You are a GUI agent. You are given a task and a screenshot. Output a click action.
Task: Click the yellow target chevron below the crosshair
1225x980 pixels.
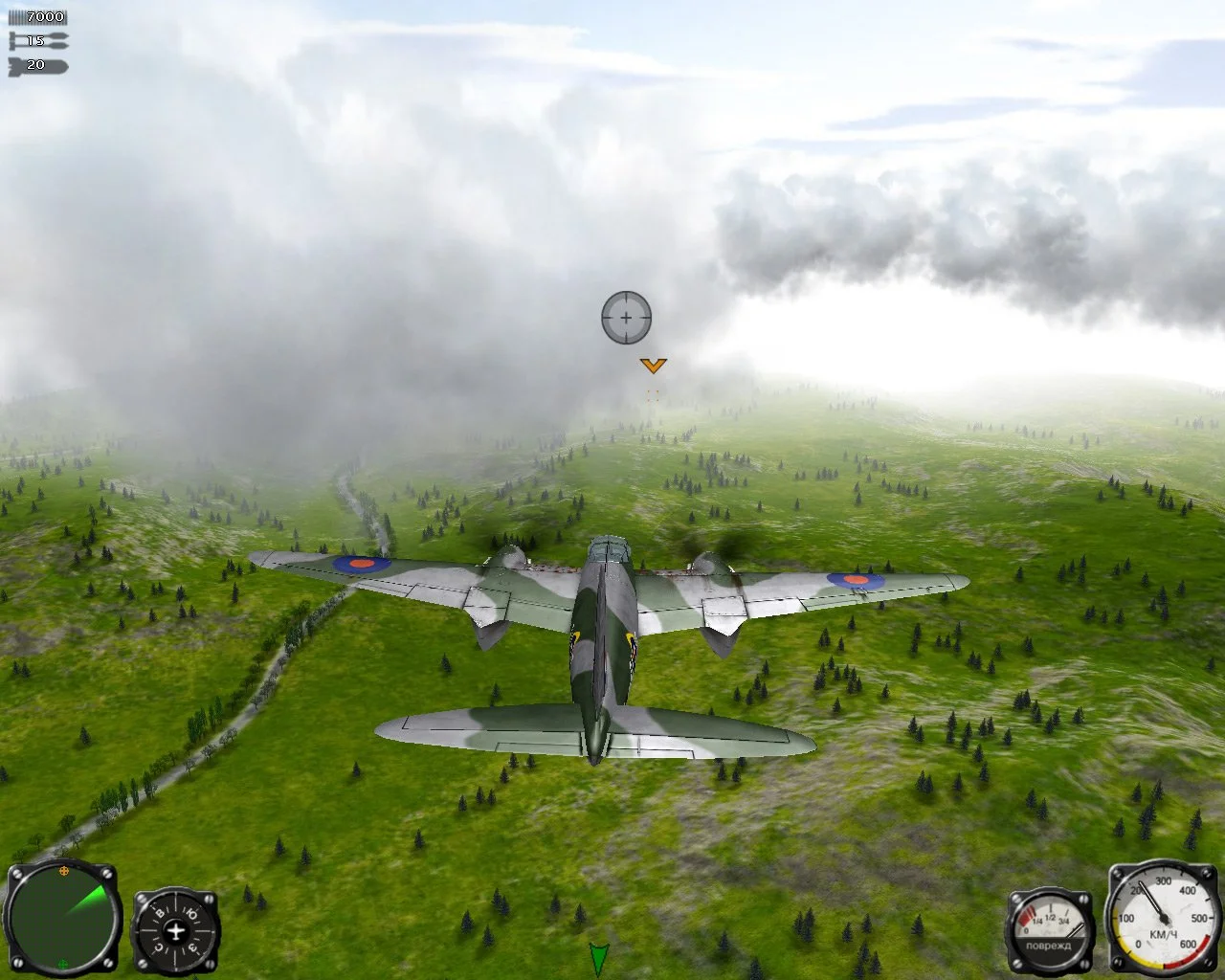pos(655,366)
